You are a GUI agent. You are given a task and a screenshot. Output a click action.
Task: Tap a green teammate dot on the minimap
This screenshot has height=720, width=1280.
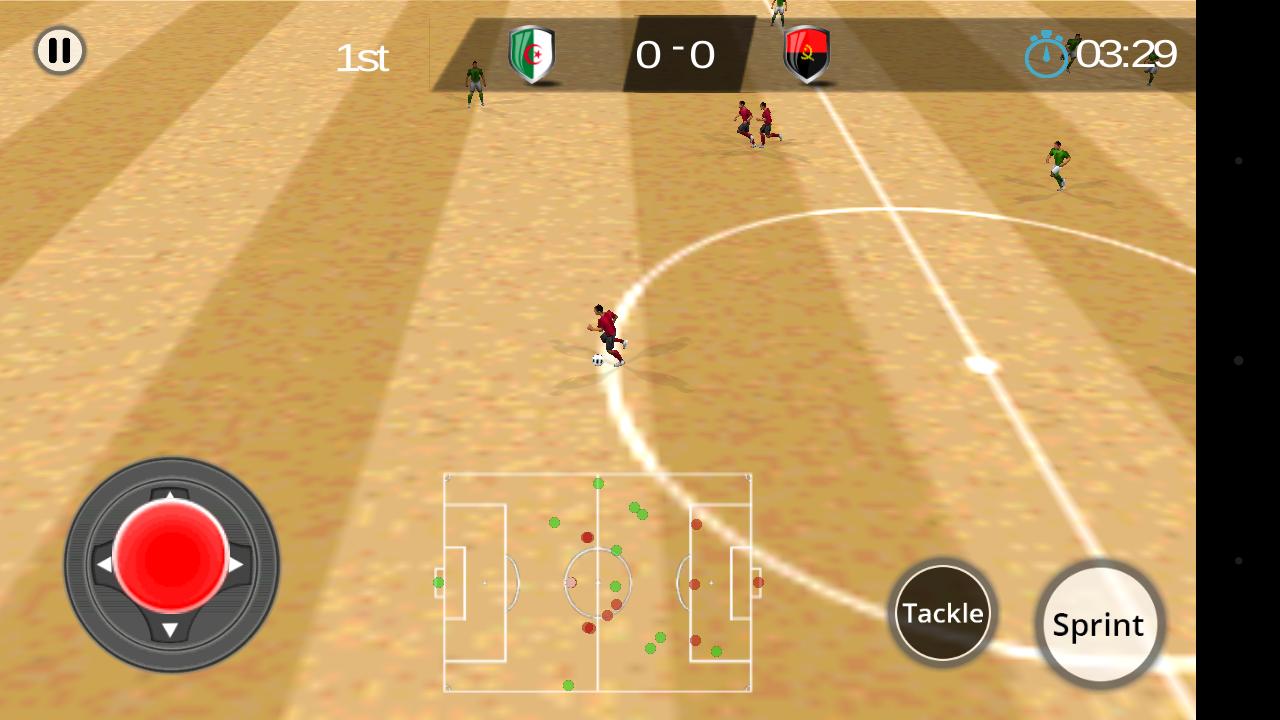click(553, 521)
